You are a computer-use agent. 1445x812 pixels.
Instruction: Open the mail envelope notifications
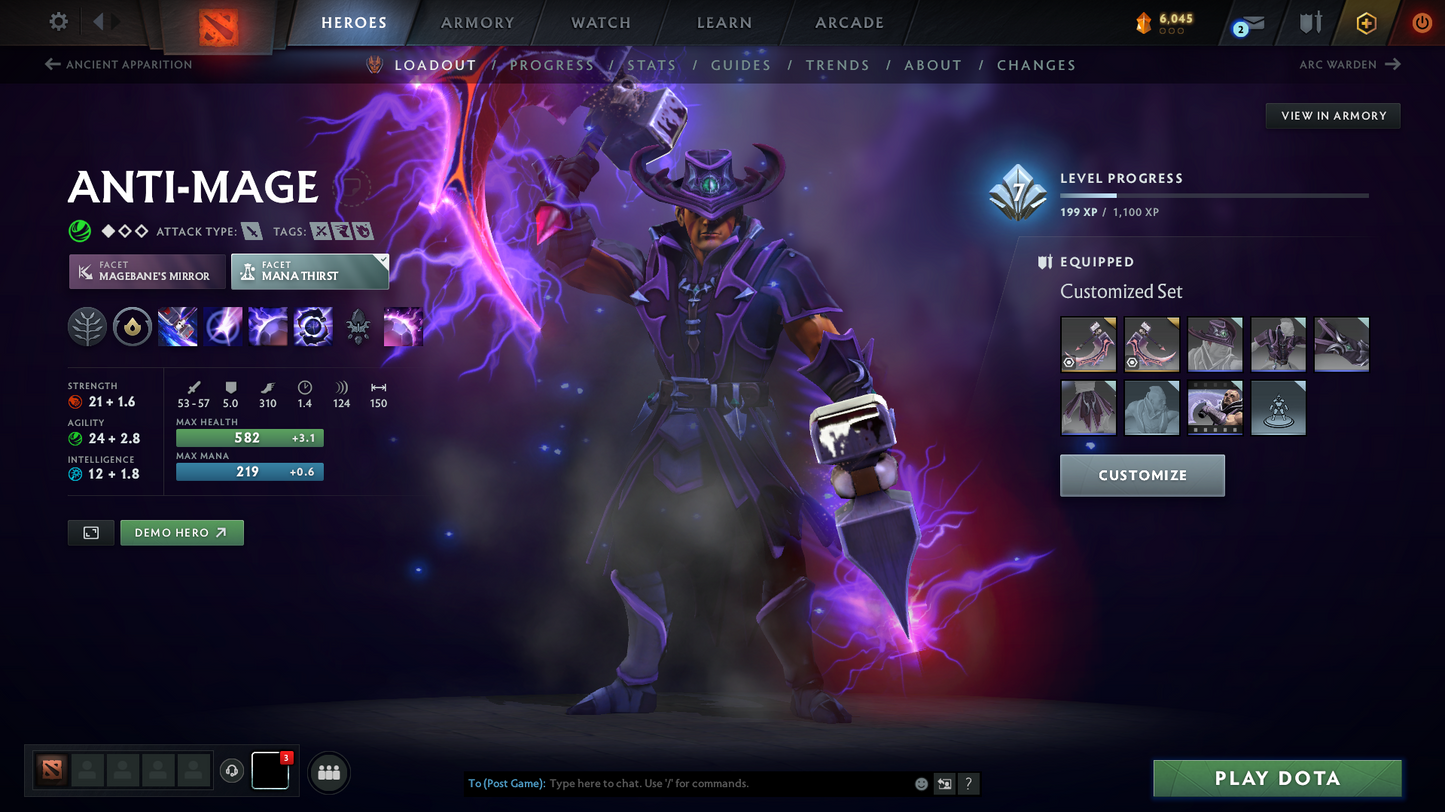(1249, 24)
